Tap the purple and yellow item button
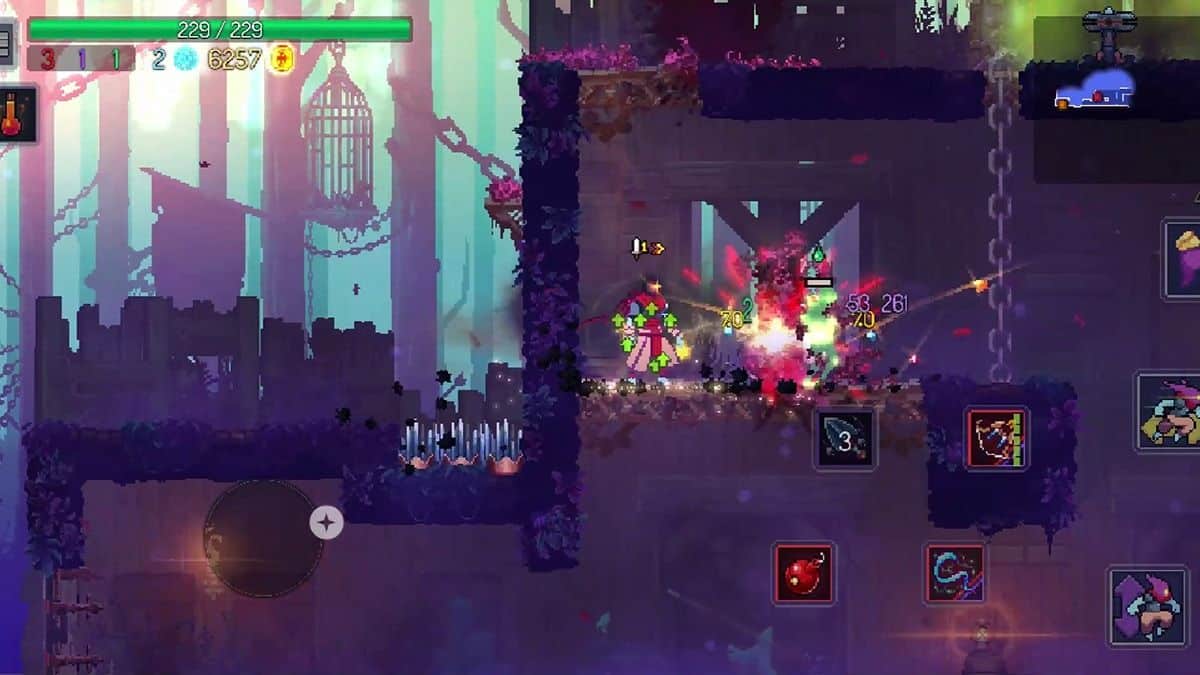This screenshot has height=675, width=1200. tap(1183, 259)
